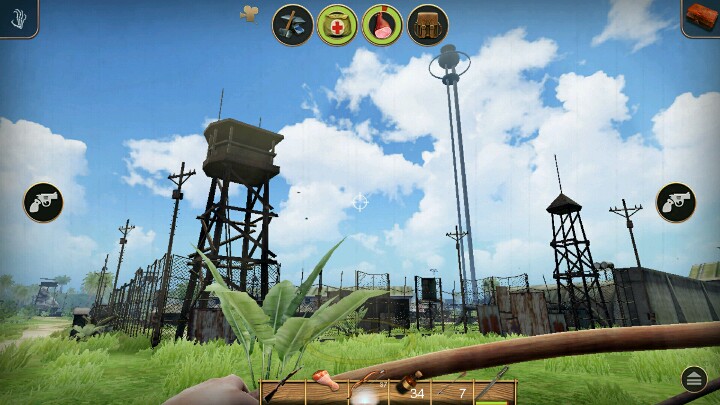
Task: Select the meat drumstick hotbar slot
Action: pyautogui.click(x=324, y=390)
